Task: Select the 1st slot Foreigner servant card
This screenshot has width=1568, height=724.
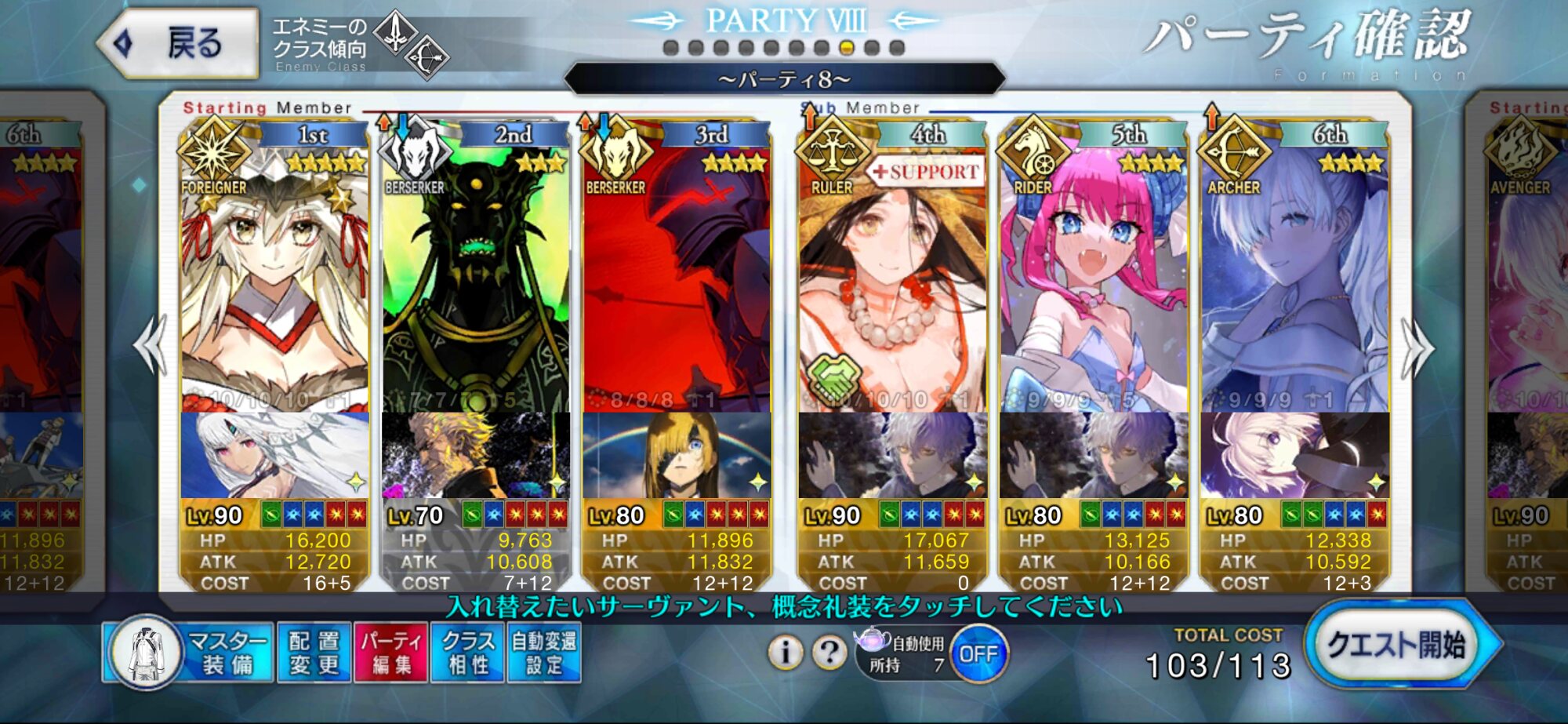Action: 274,275
